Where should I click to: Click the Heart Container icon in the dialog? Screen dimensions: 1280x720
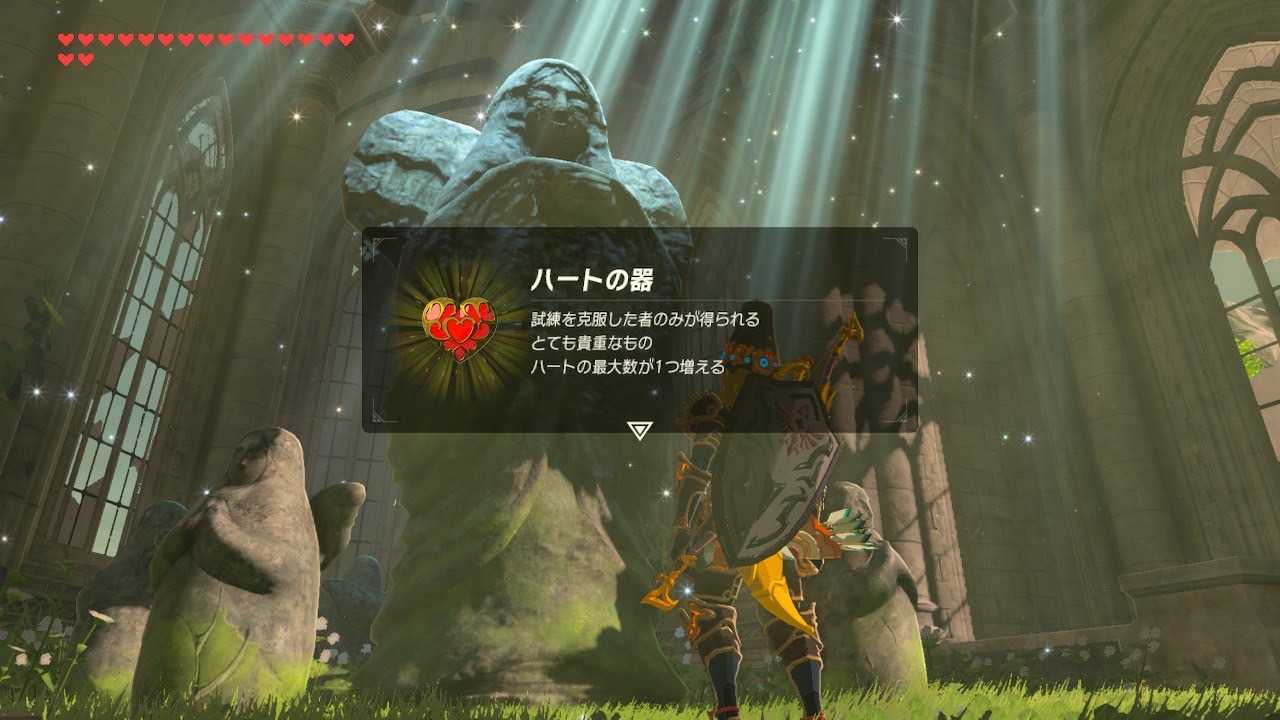[458, 330]
